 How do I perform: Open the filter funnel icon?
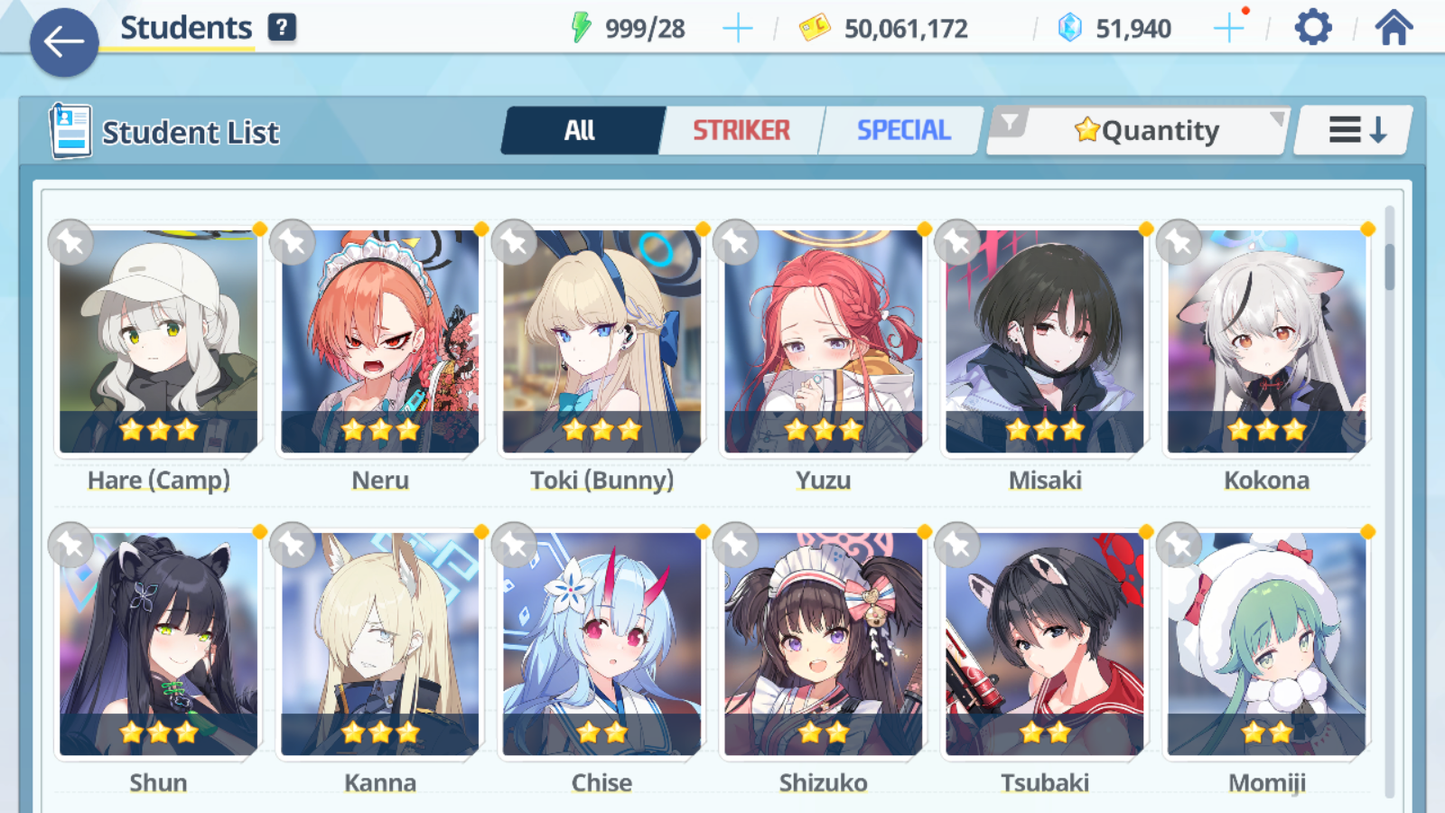pyautogui.click(x=1012, y=123)
